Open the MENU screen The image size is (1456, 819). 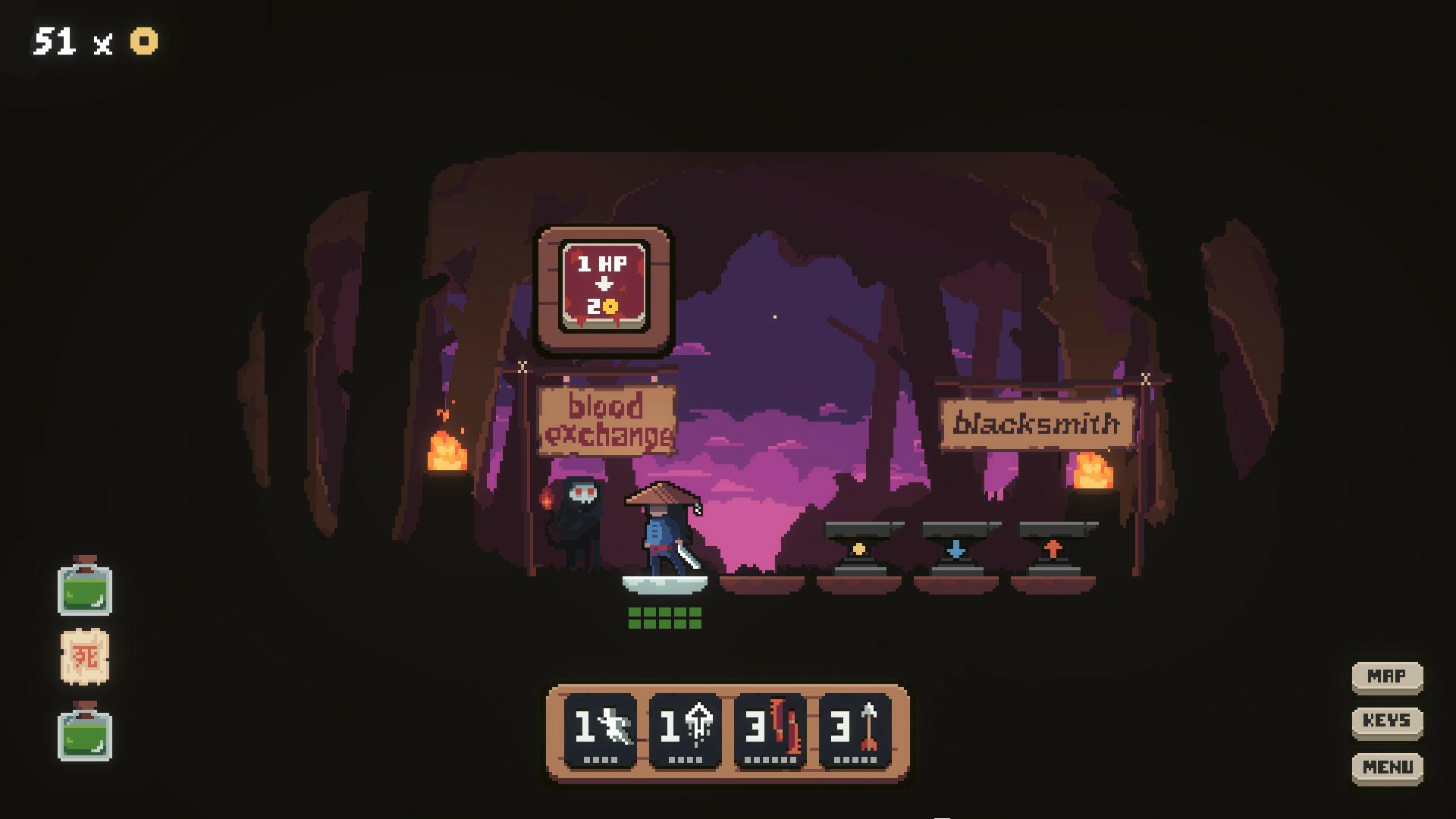(x=1387, y=767)
